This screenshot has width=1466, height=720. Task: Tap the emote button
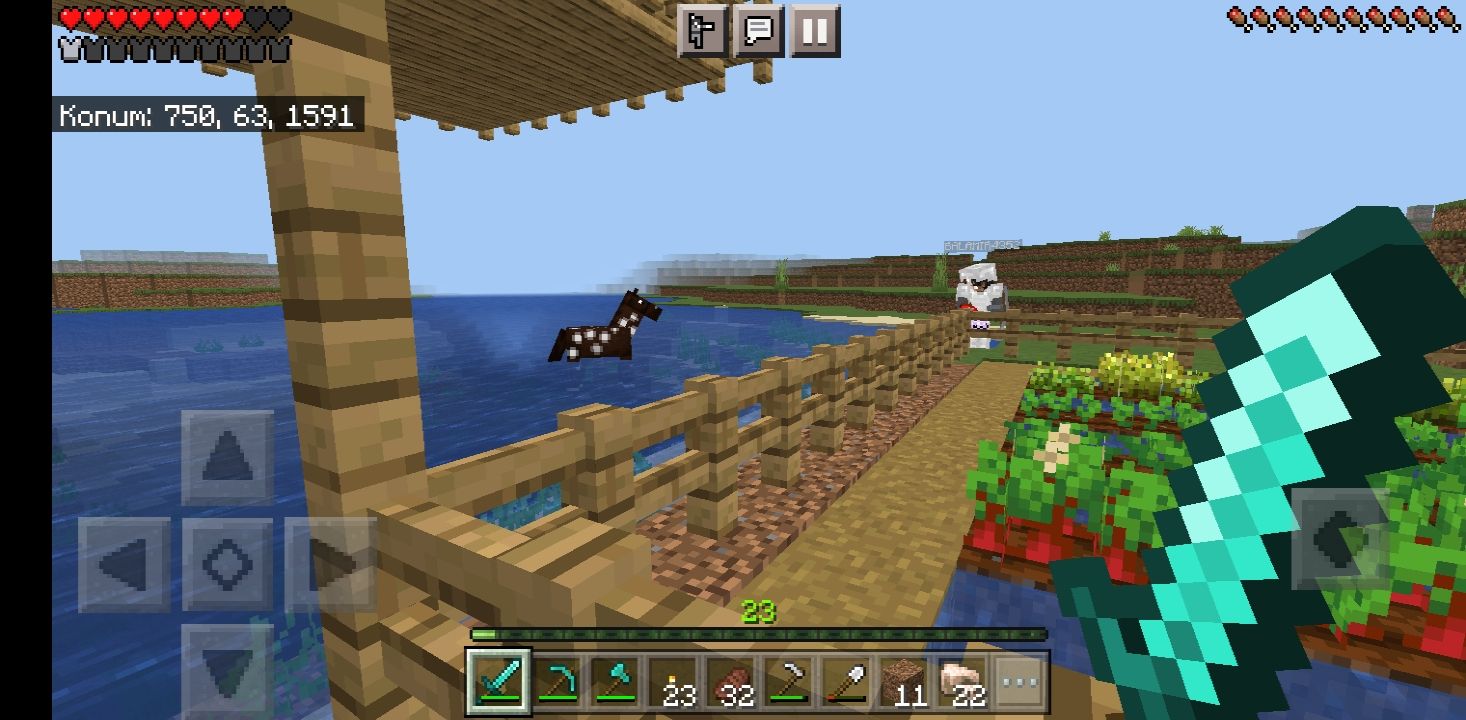(x=703, y=32)
